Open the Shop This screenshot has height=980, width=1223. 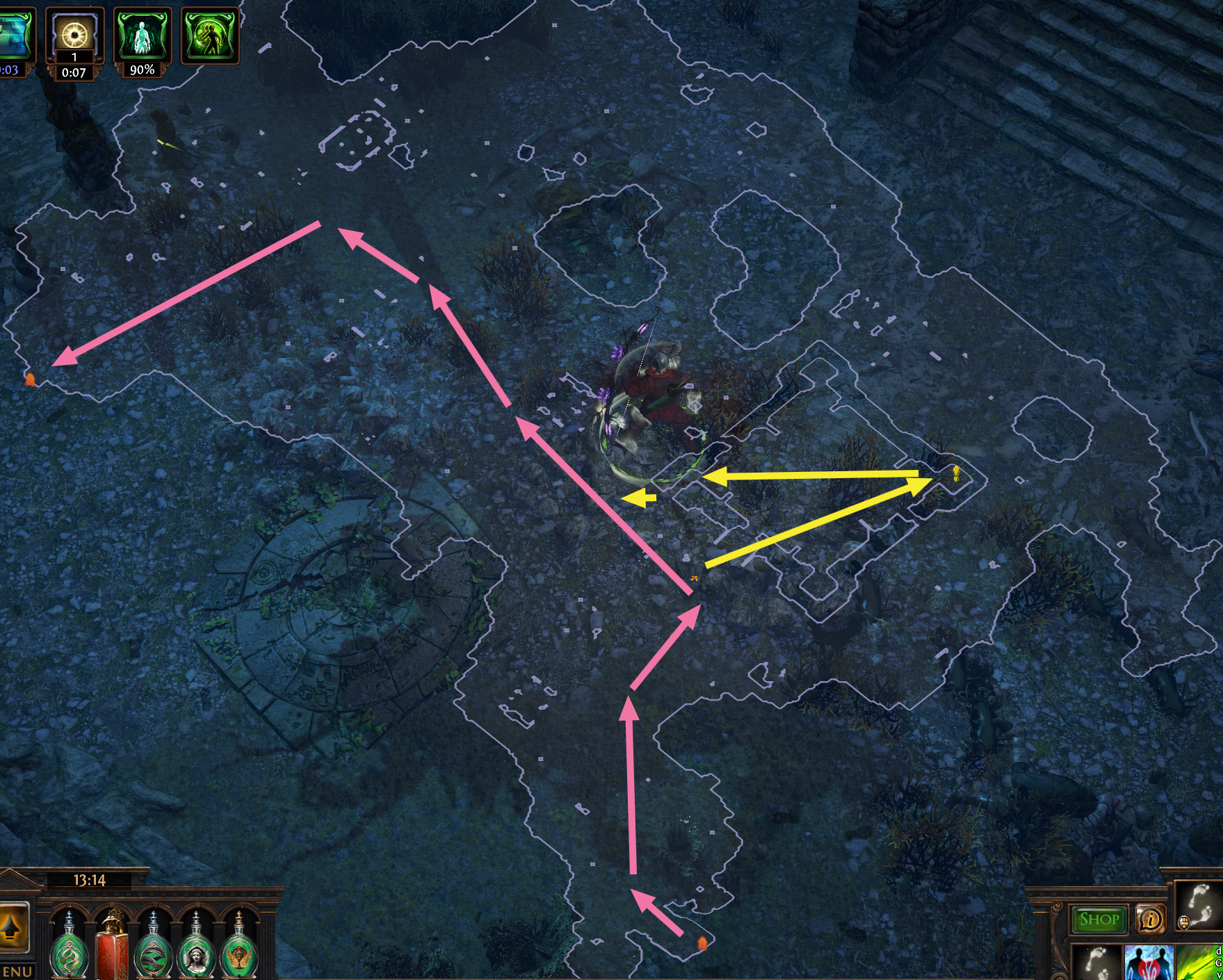(x=1099, y=919)
